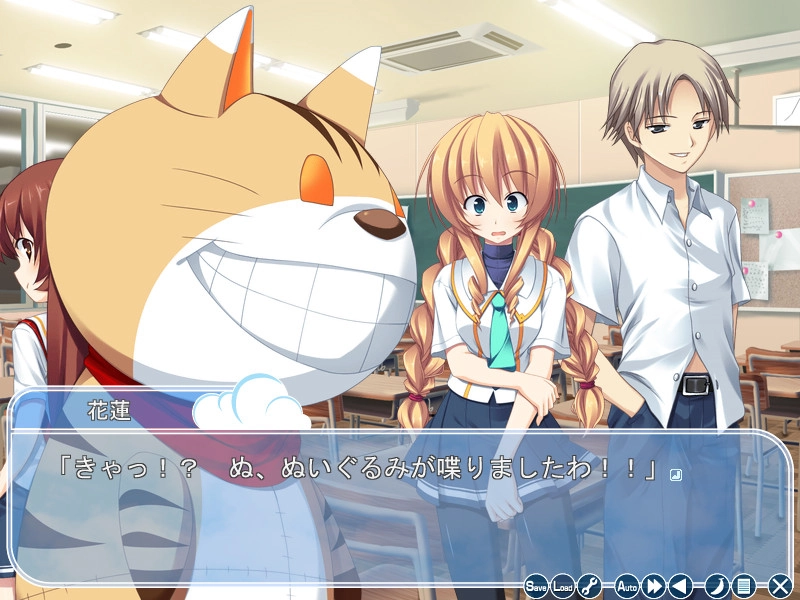Open the Load menu
This screenshot has height=600, width=800.
[564, 586]
